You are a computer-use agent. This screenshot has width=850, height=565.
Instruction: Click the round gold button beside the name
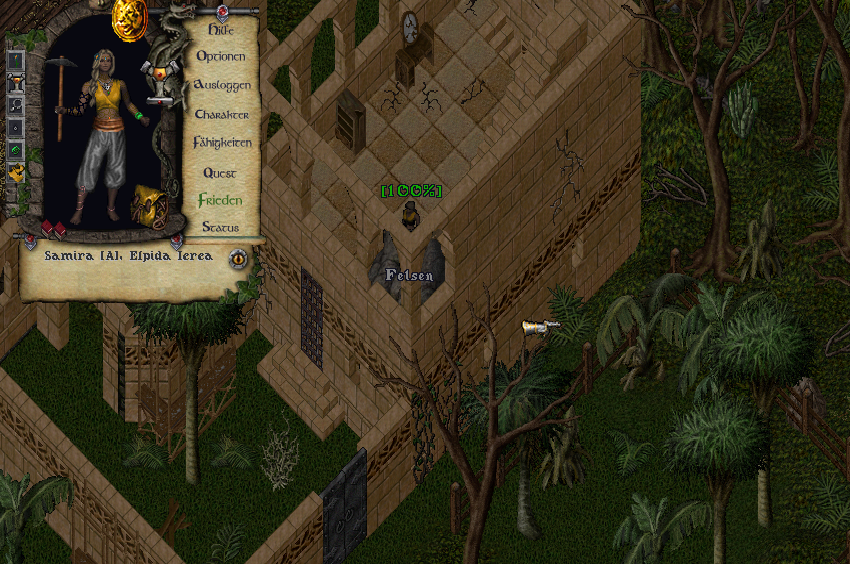pos(238,258)
